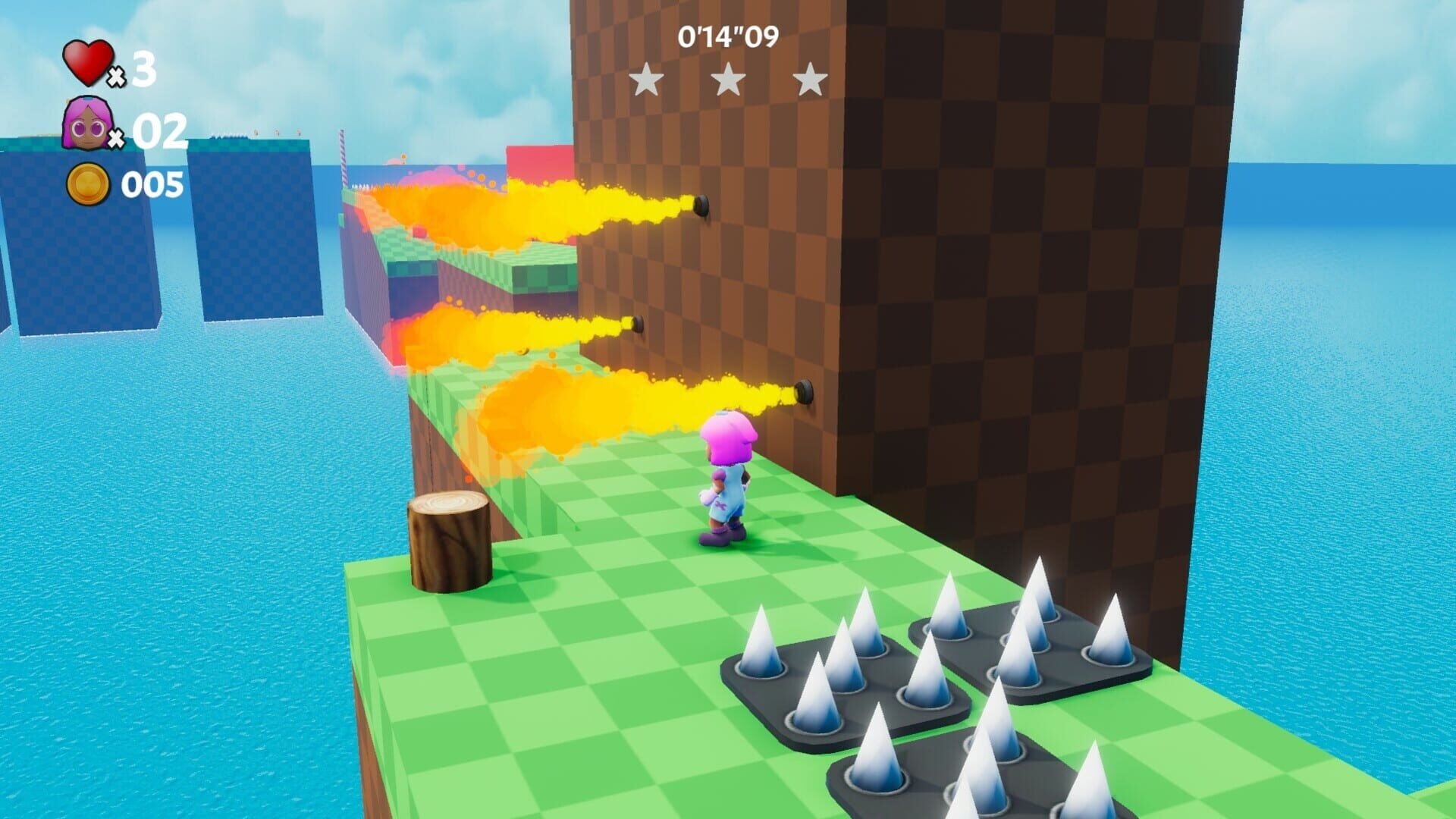The height and width of the screenshot is (819, 1456).
Task: Click the leftmost grey star
Action: click(646, 80)
